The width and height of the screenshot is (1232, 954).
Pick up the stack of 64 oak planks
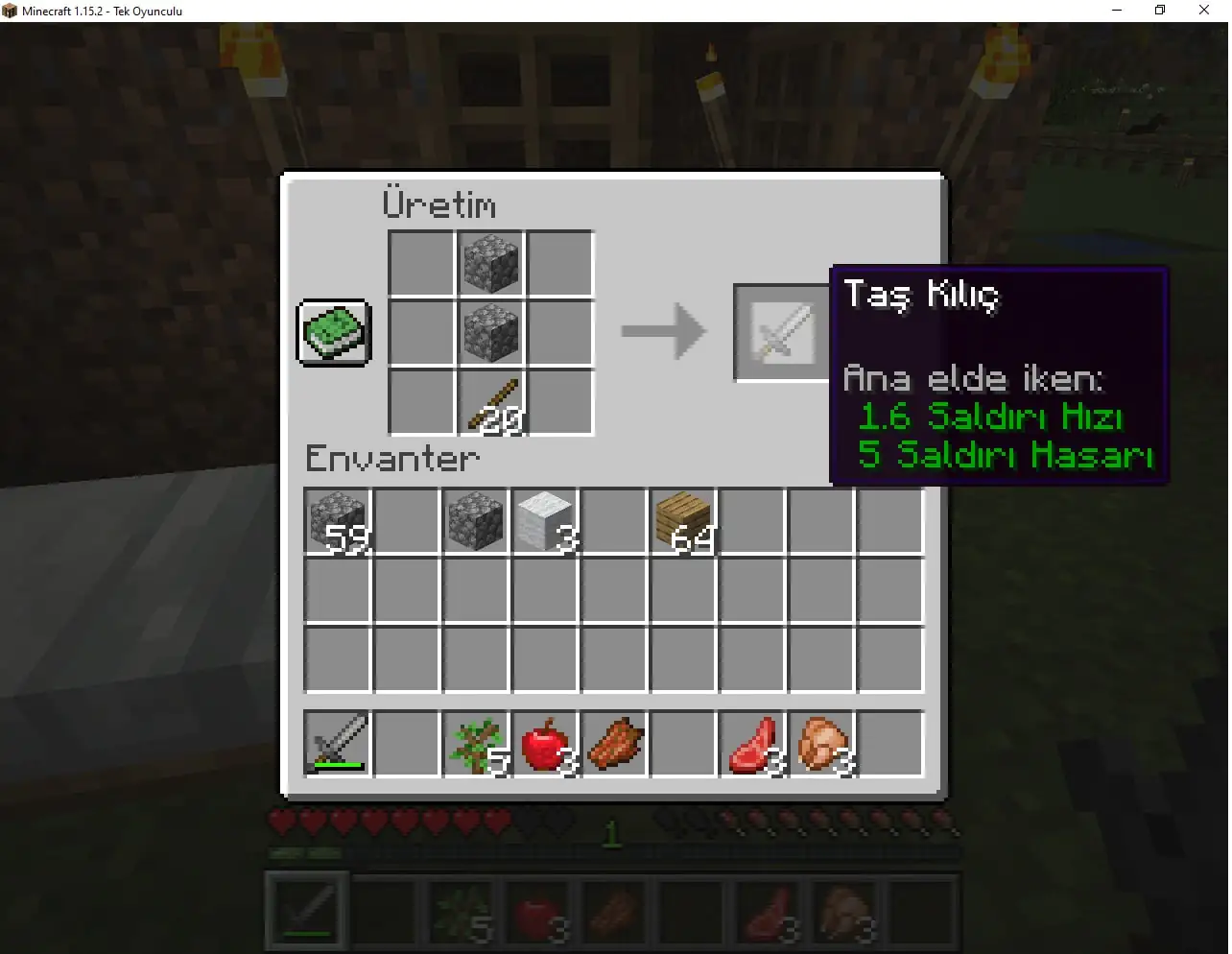pos(683,520)
